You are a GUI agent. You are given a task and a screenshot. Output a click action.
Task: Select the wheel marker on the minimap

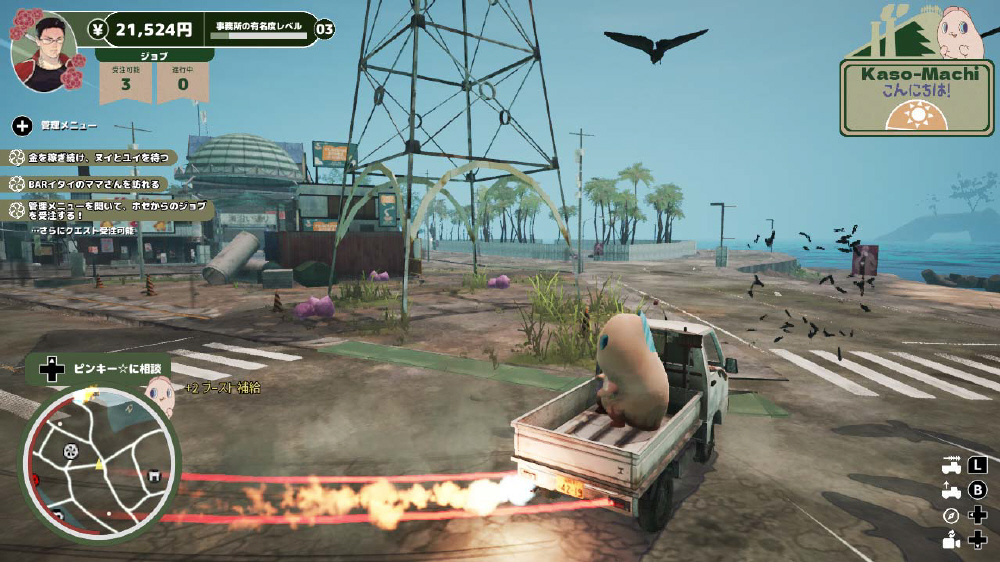tap(70, 451)
